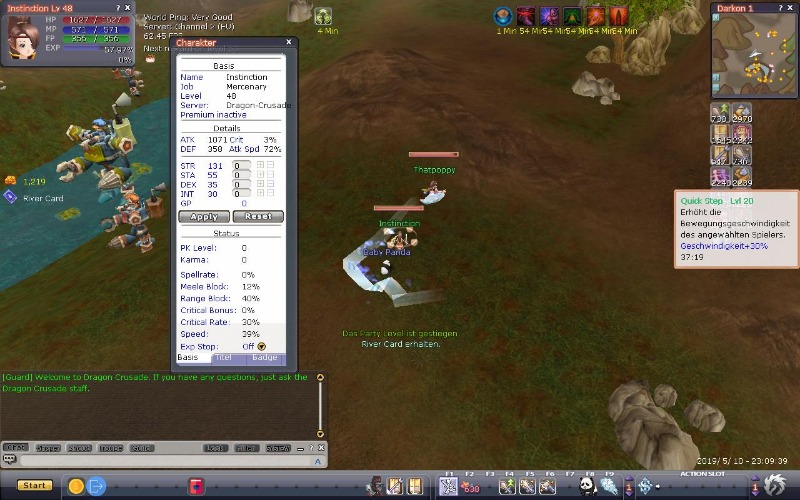Switch to the Titel tab
The height and width of the screenshot is (500, 800).
223,357
